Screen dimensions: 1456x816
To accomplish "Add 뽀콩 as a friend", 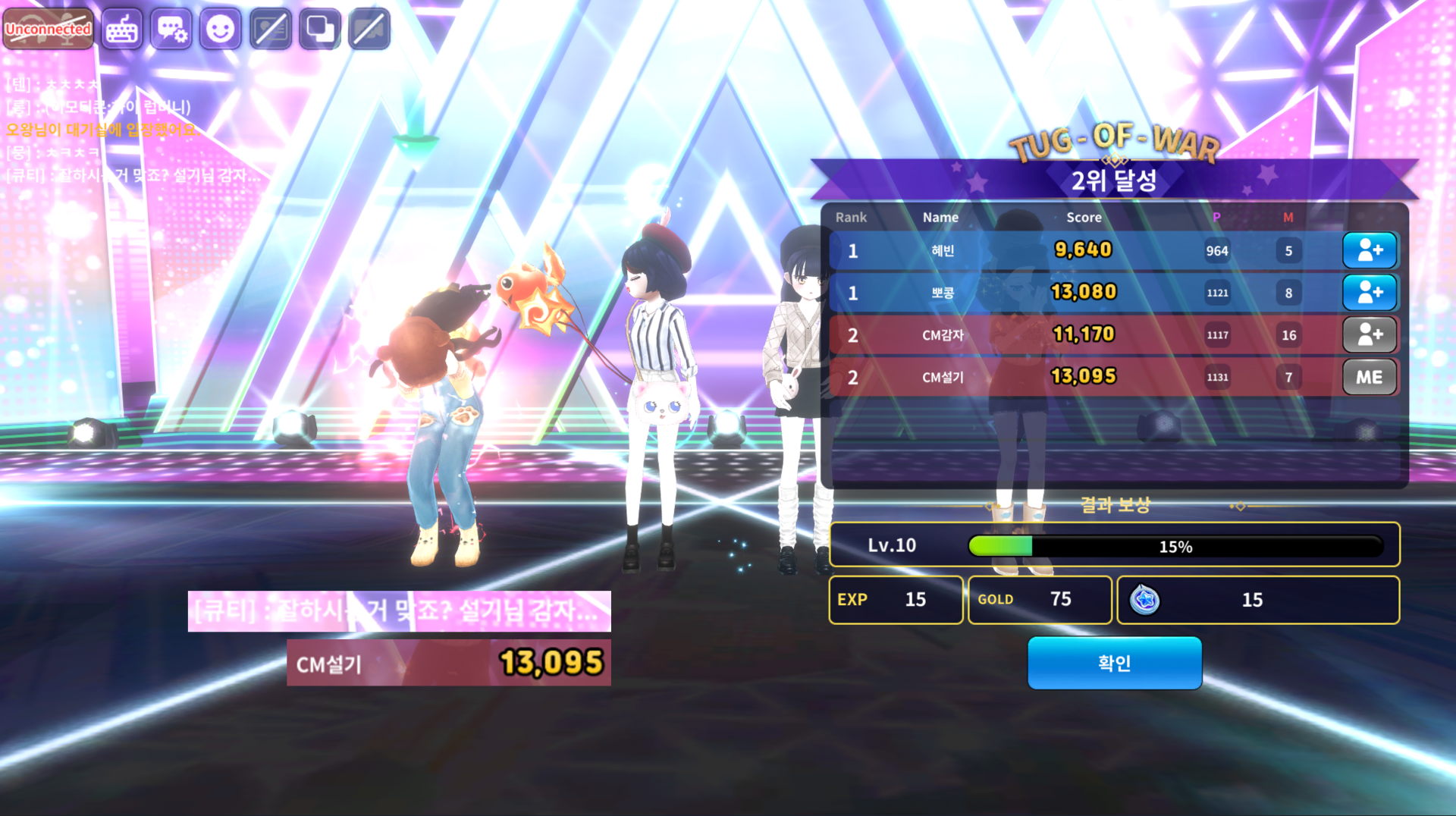I will [x=1369, y=293].
